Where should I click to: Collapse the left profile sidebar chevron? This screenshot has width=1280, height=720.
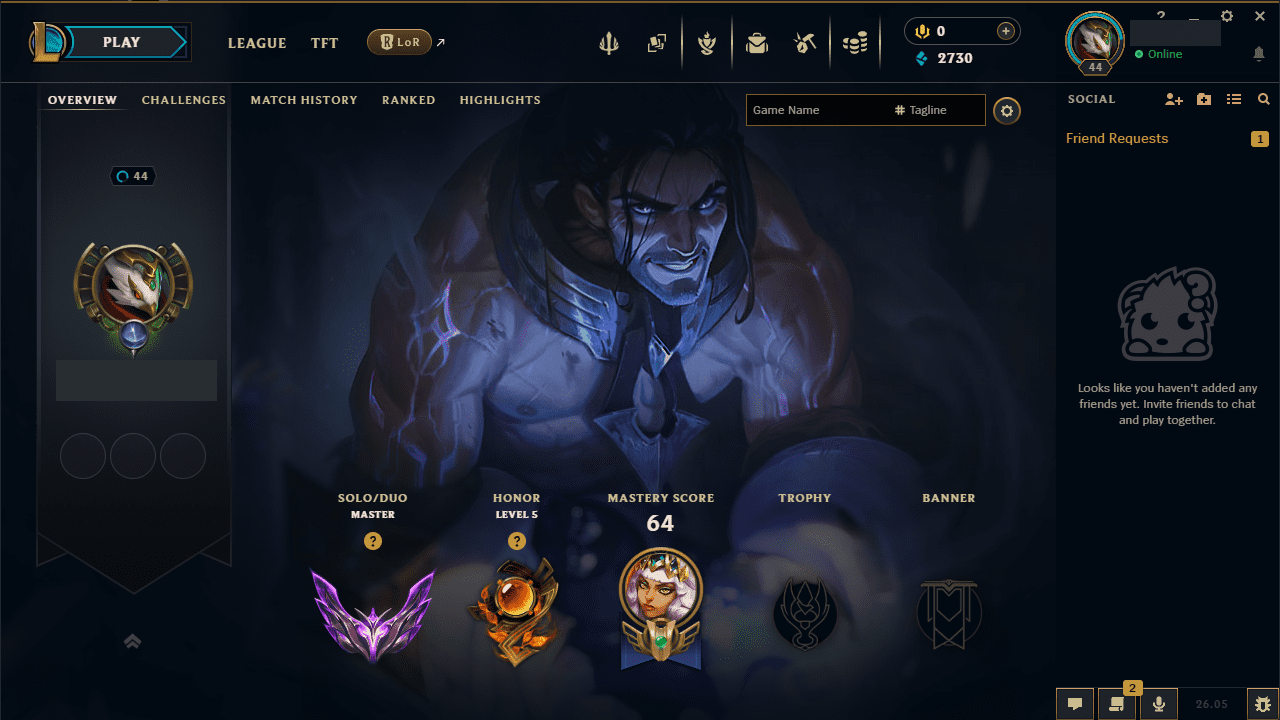(133, 641)
